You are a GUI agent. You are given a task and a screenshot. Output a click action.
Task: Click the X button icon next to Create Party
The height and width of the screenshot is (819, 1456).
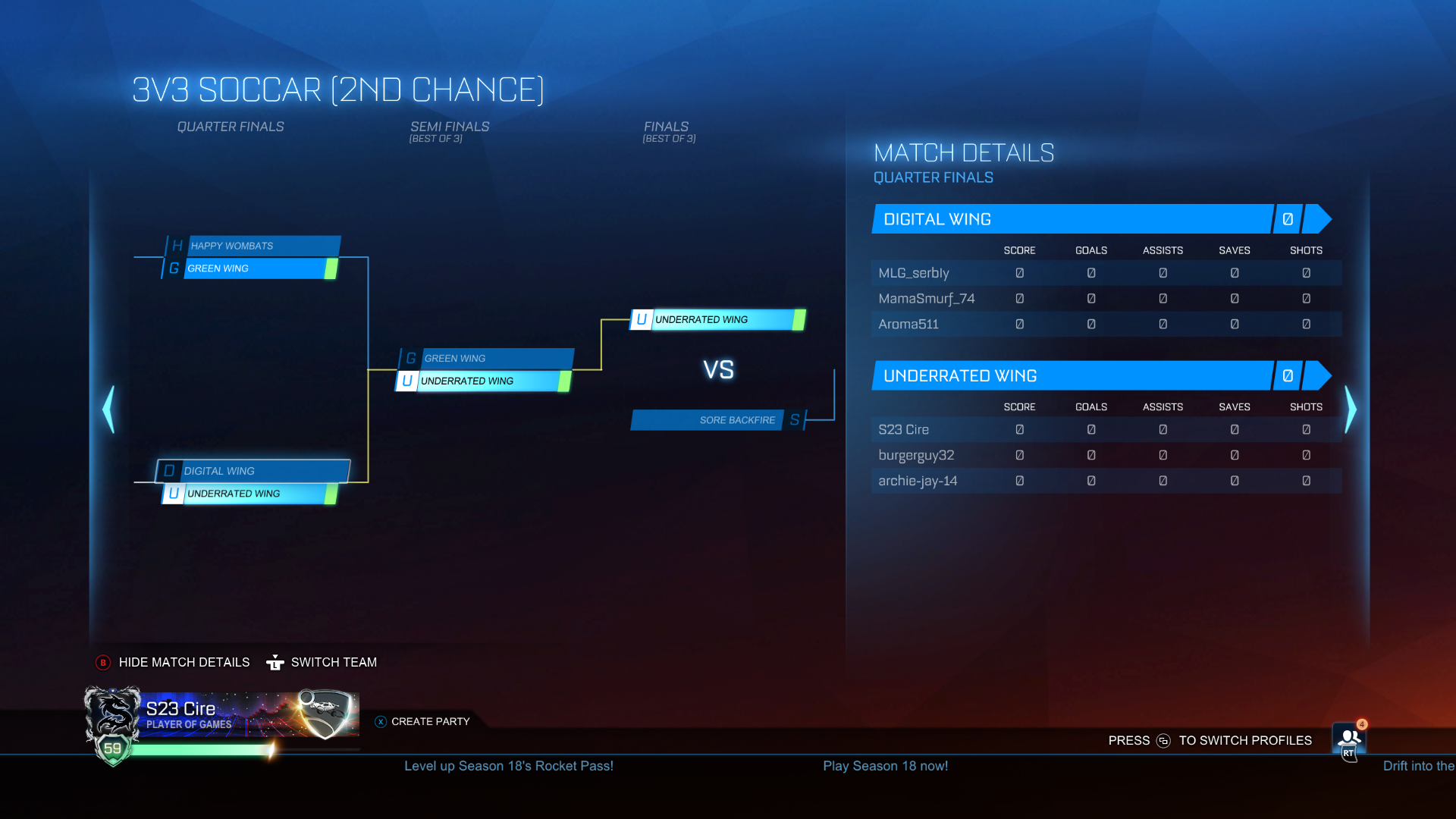coord(379,722)
